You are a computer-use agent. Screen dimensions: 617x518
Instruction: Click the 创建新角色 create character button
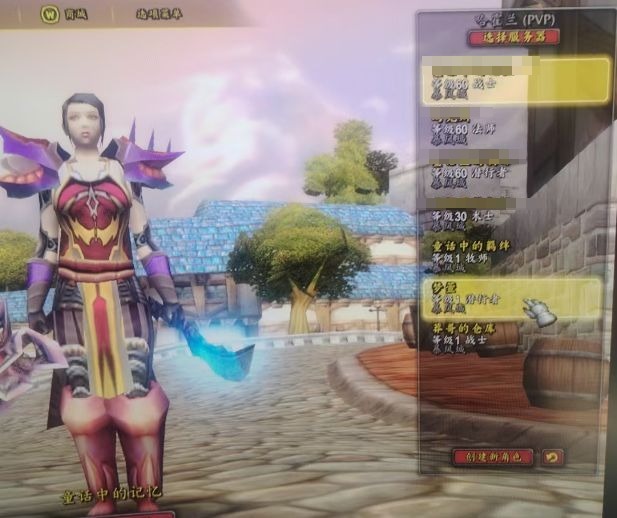pyautogui.click(x=492, y=456)
